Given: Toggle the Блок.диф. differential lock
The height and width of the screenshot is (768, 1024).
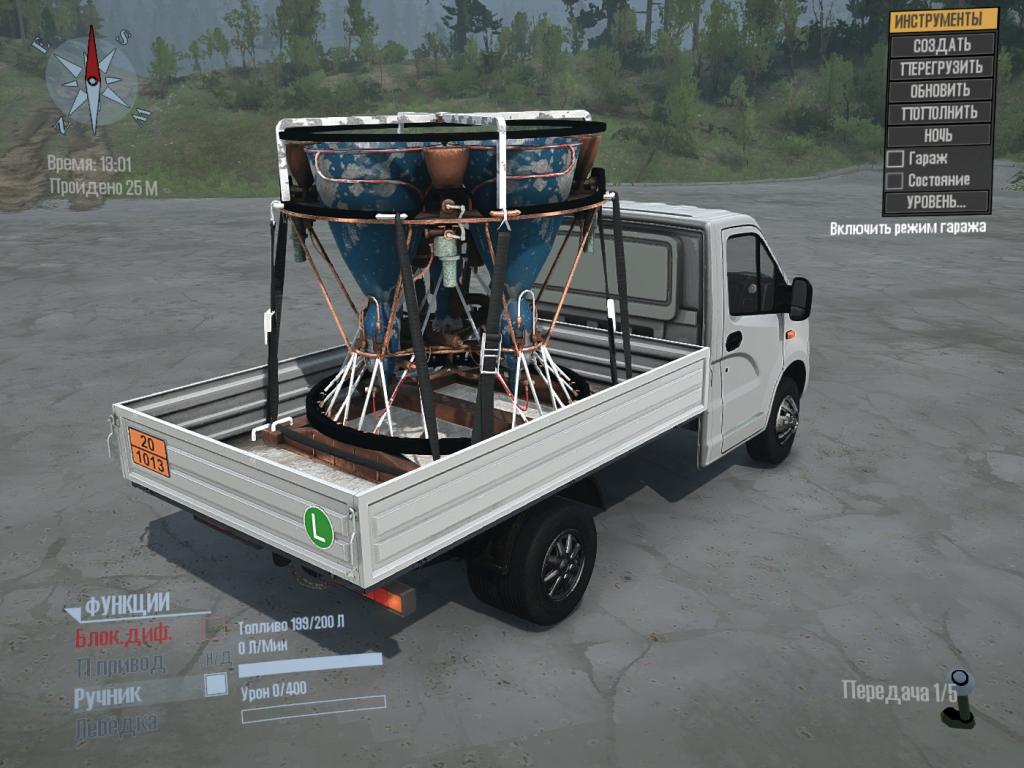Looking at the screenshot, I should pyautogui.click(x=124, y=635).
